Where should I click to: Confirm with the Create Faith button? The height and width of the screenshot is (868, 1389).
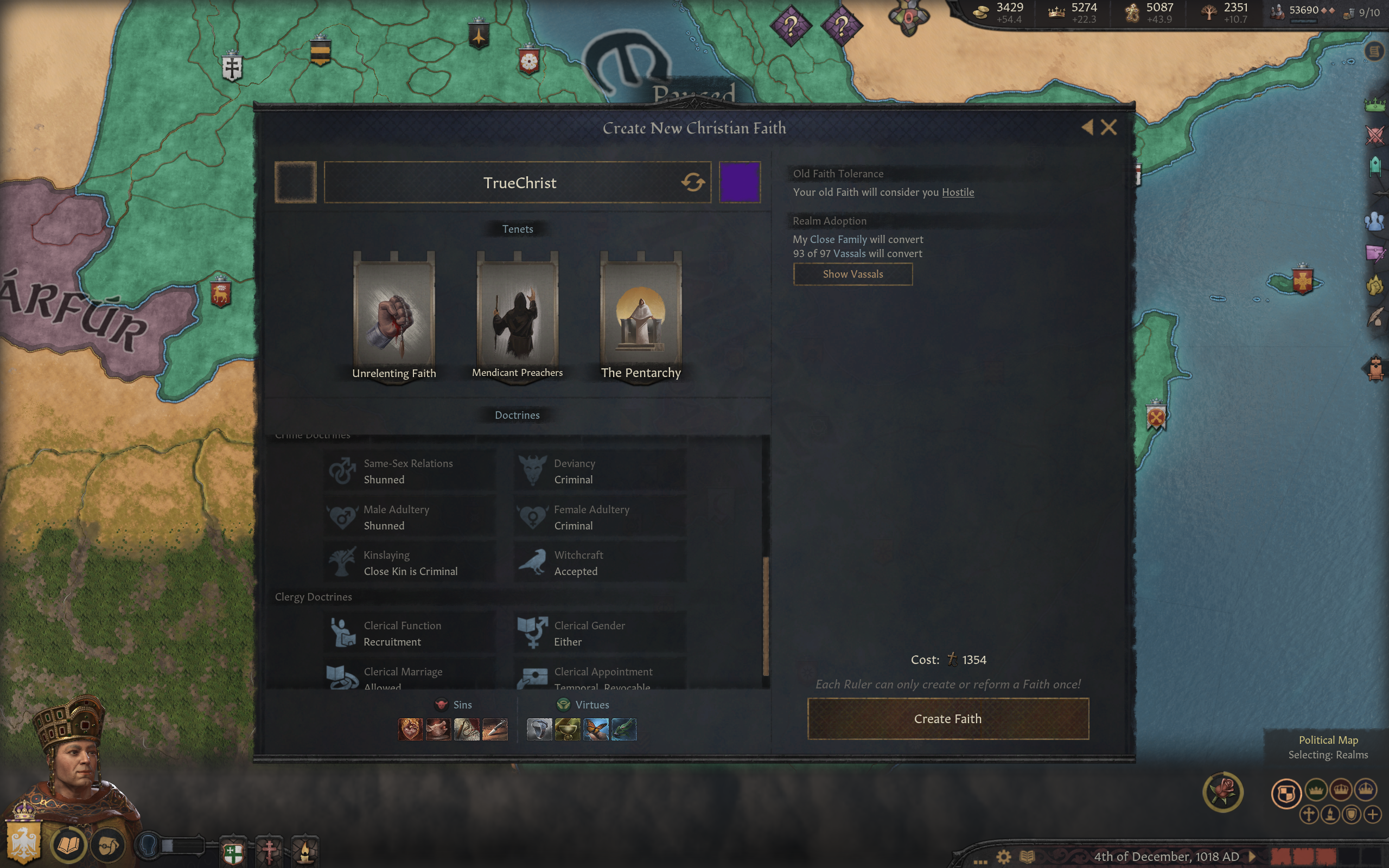pos(948,719)
